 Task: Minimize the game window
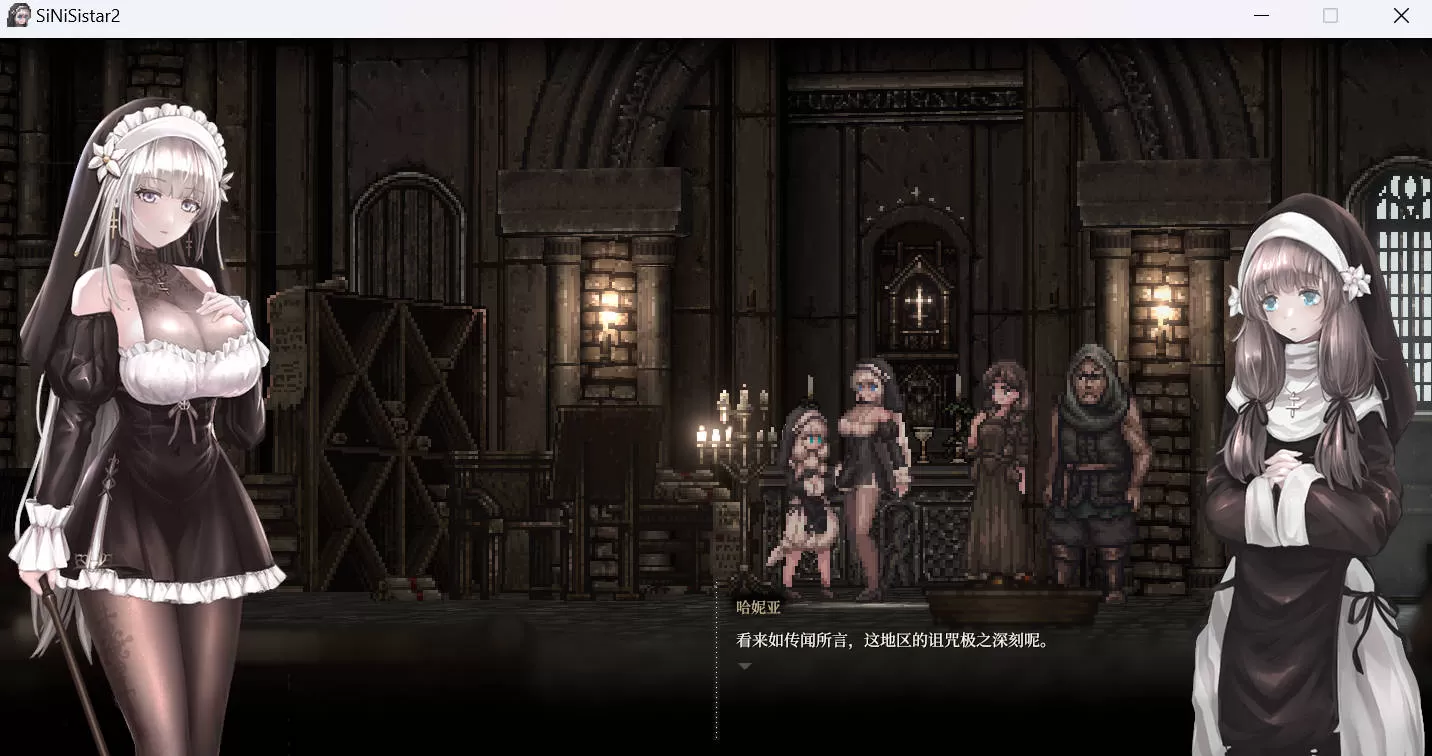(x=1262, y=16)
